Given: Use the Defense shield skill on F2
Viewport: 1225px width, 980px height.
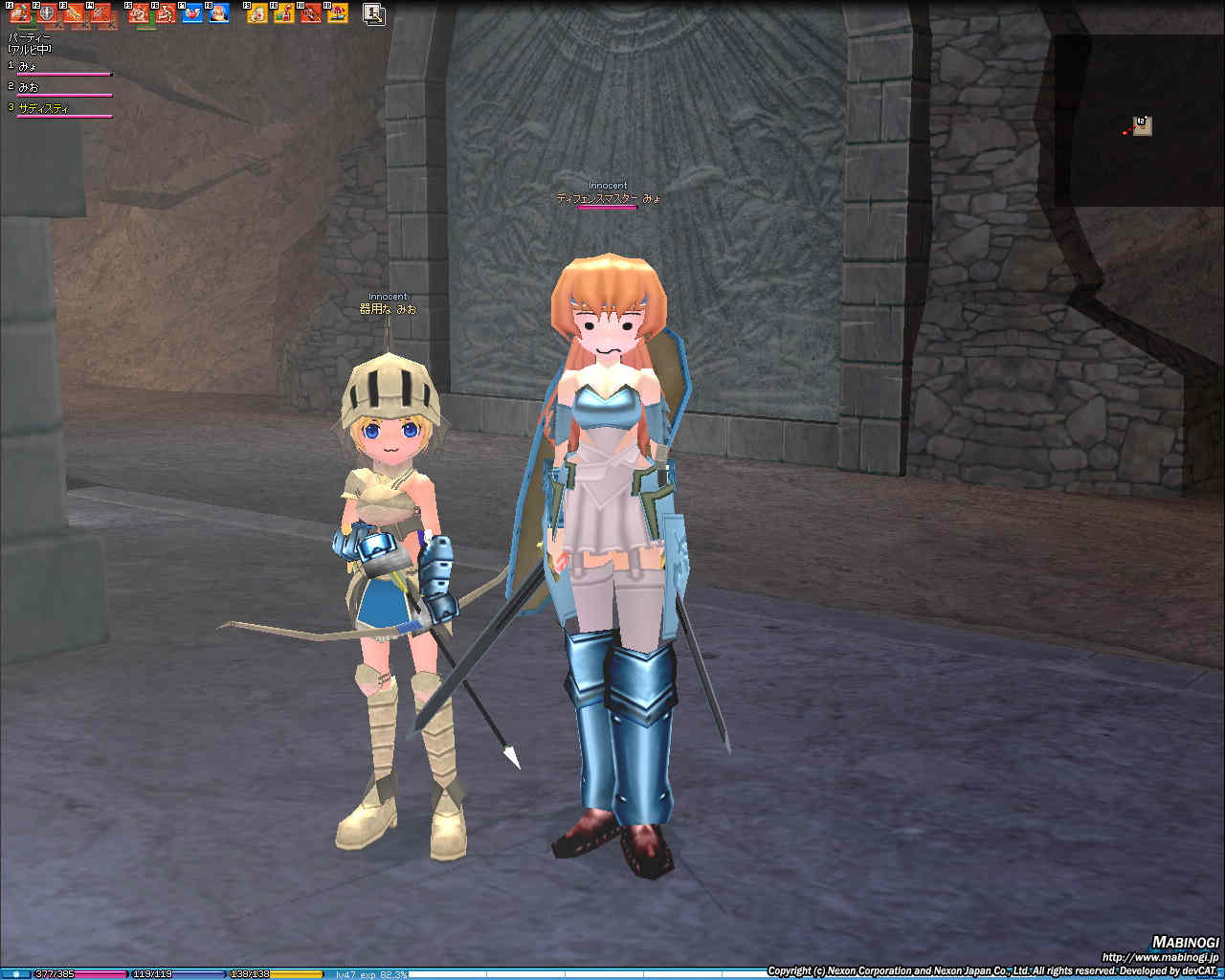Looking at the screenshot, I should click(47, 12).
